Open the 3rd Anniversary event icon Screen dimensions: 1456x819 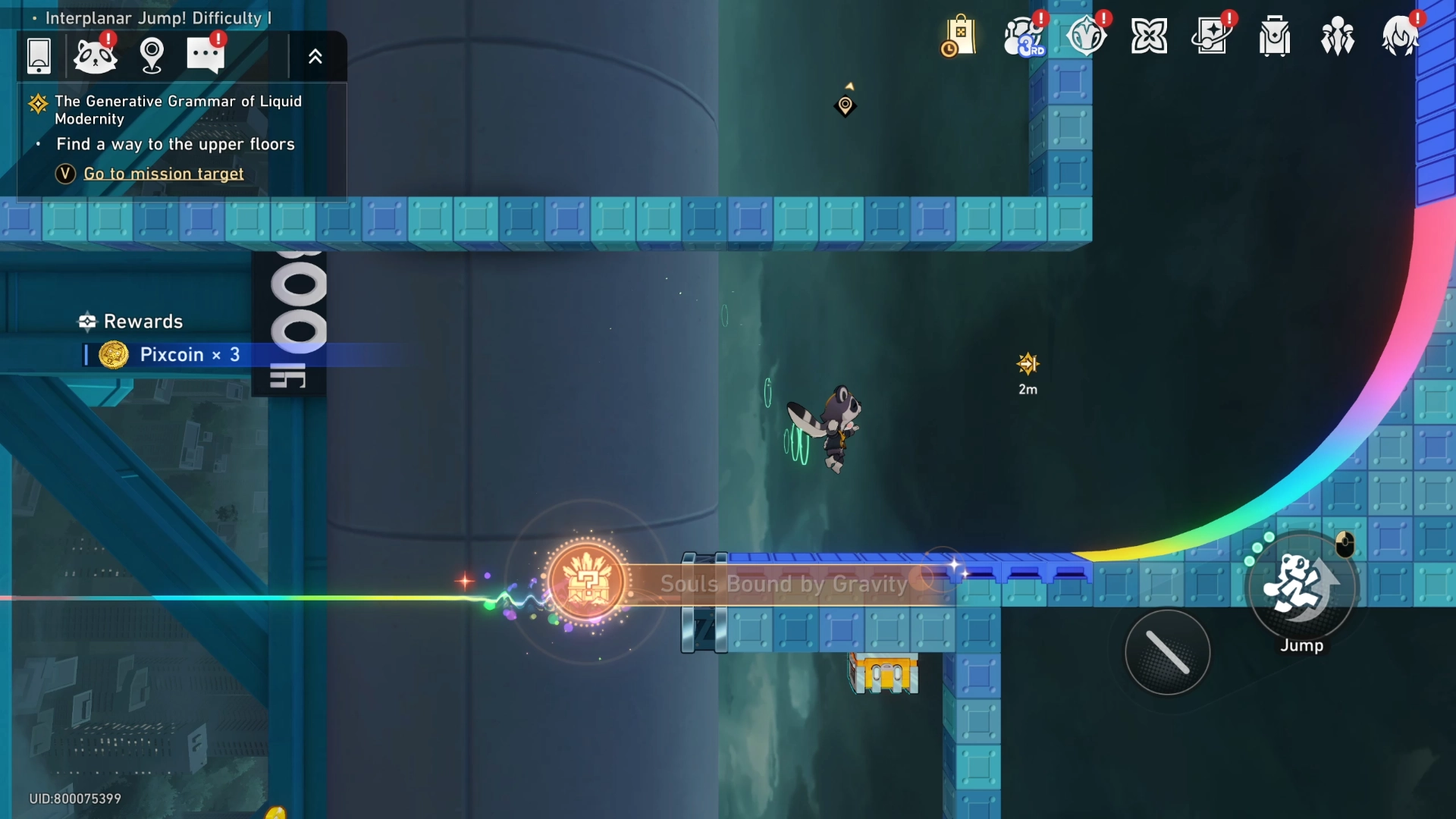1022,38
